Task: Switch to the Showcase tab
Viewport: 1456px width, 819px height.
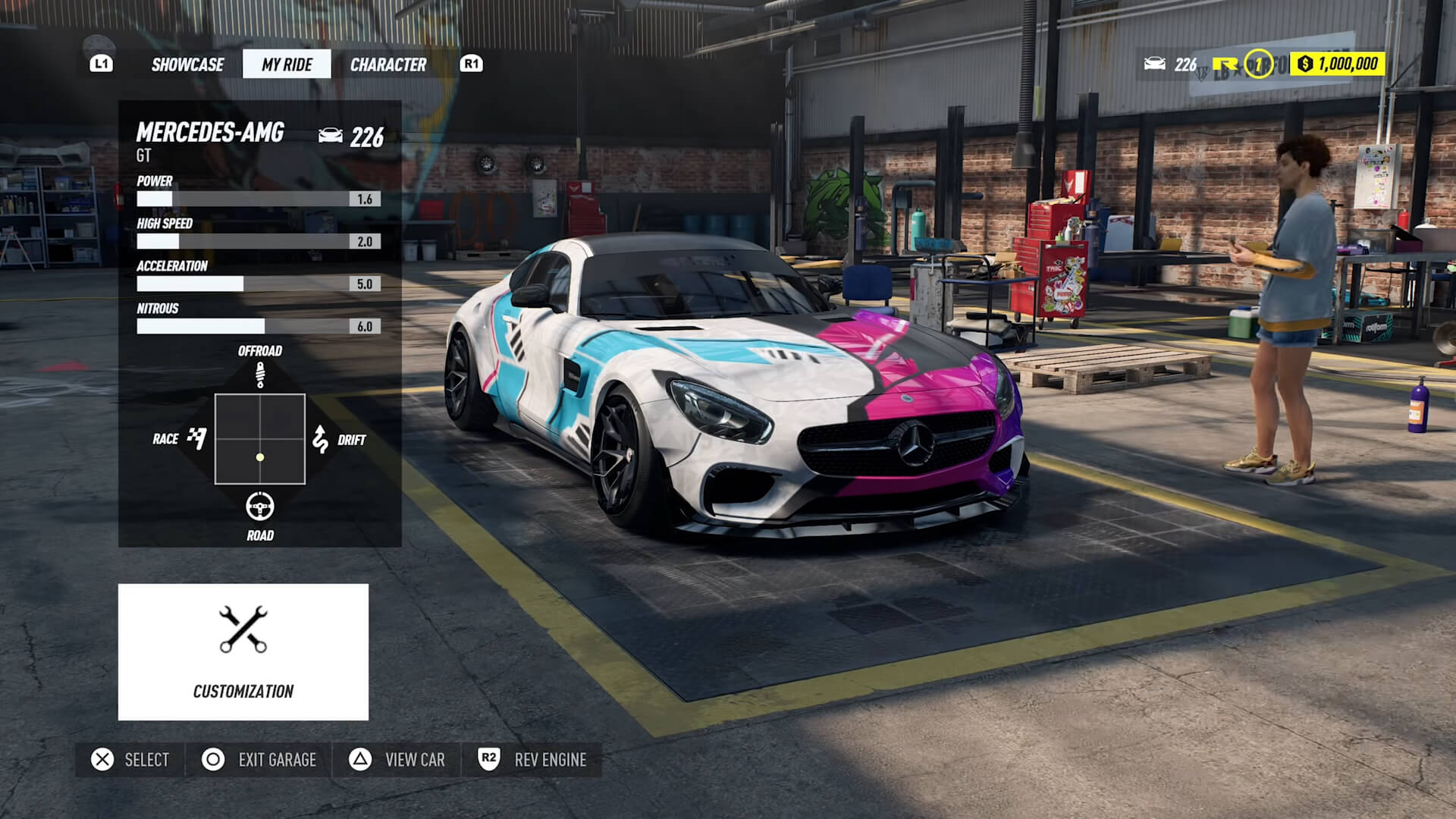Action: pos(187,64)
